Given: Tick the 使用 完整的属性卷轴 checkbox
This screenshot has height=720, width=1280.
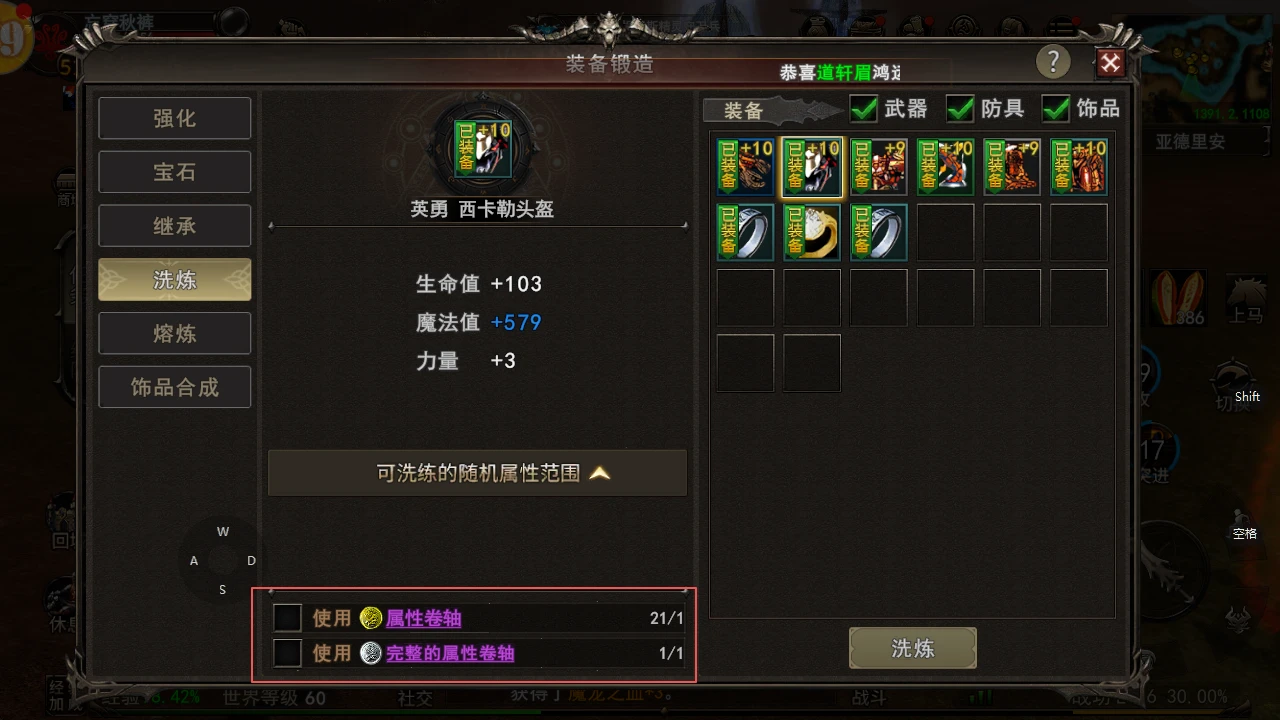Looking at the screenshot, I should tap(288, 653).
